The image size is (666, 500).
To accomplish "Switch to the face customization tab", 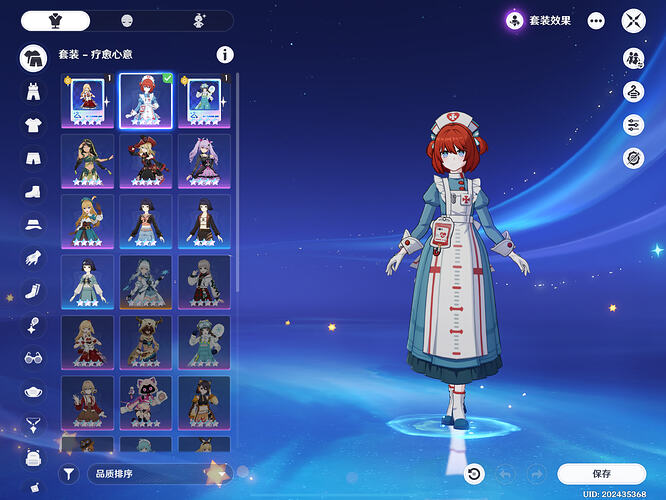I will click(x=127, y=20).
